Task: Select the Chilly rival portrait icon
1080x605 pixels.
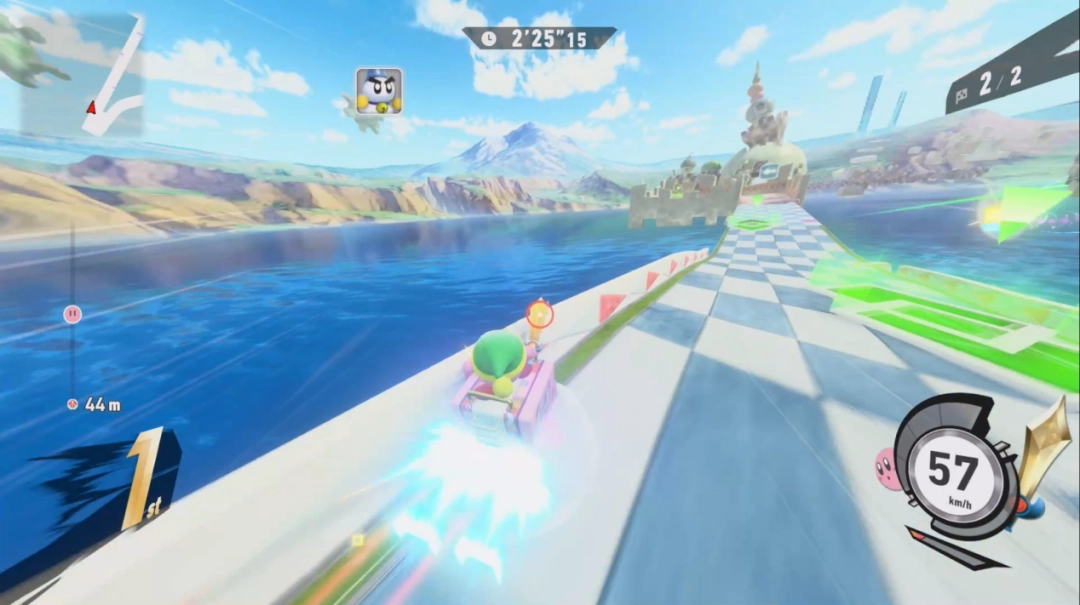Action: (x=379, y=91)
